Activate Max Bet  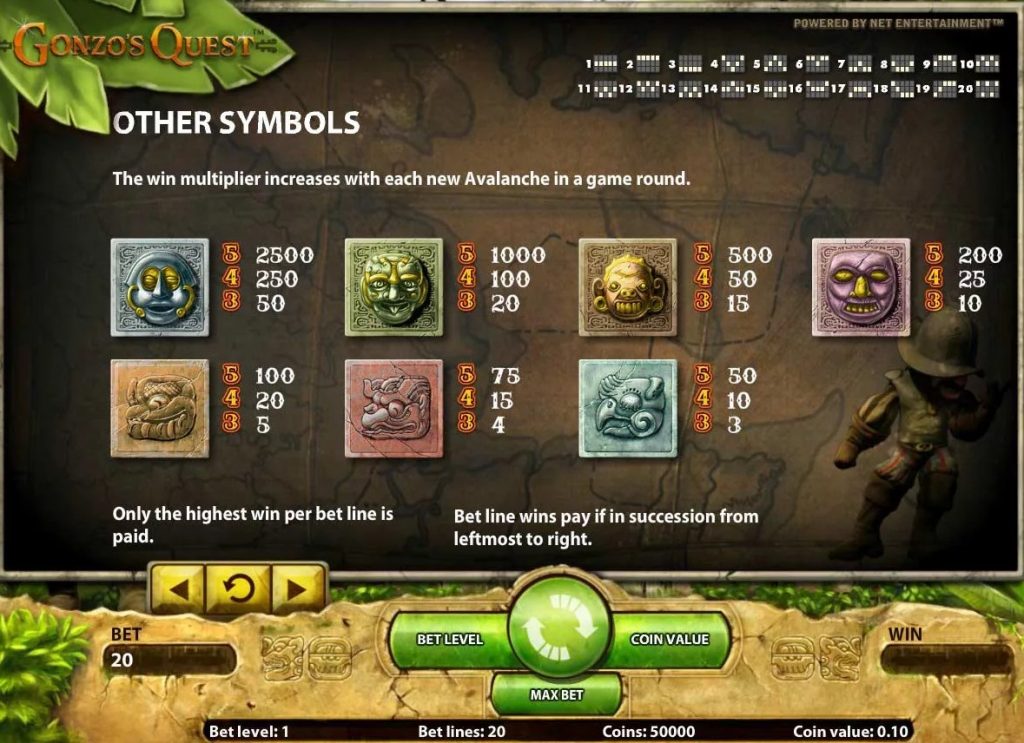pyautogui.click(x=557, y=694)
